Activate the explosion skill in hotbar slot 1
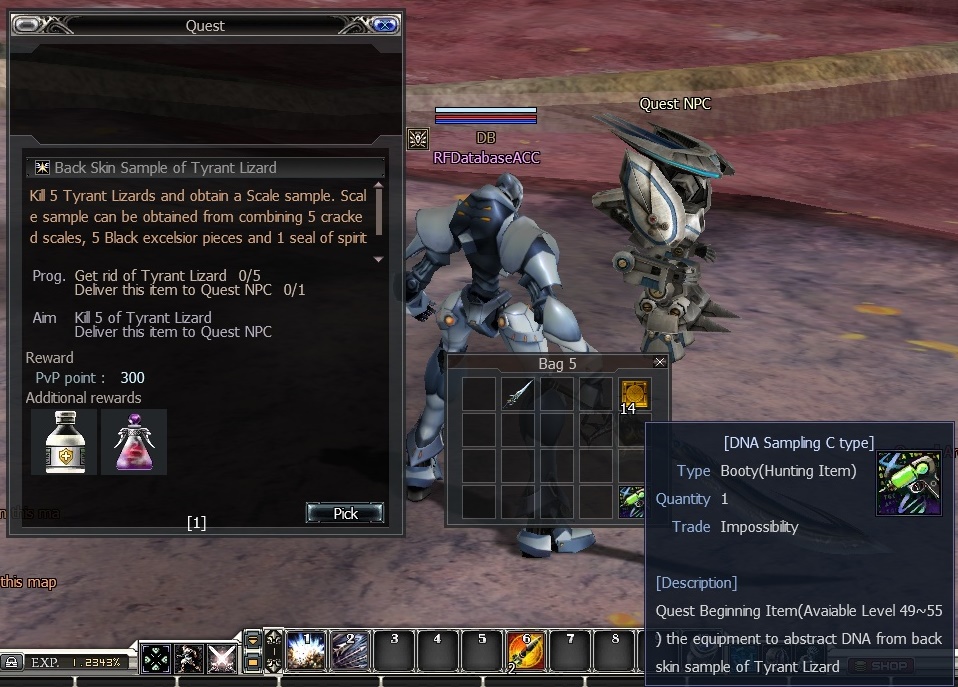958x687 pixels. click(x=306, y=650)
